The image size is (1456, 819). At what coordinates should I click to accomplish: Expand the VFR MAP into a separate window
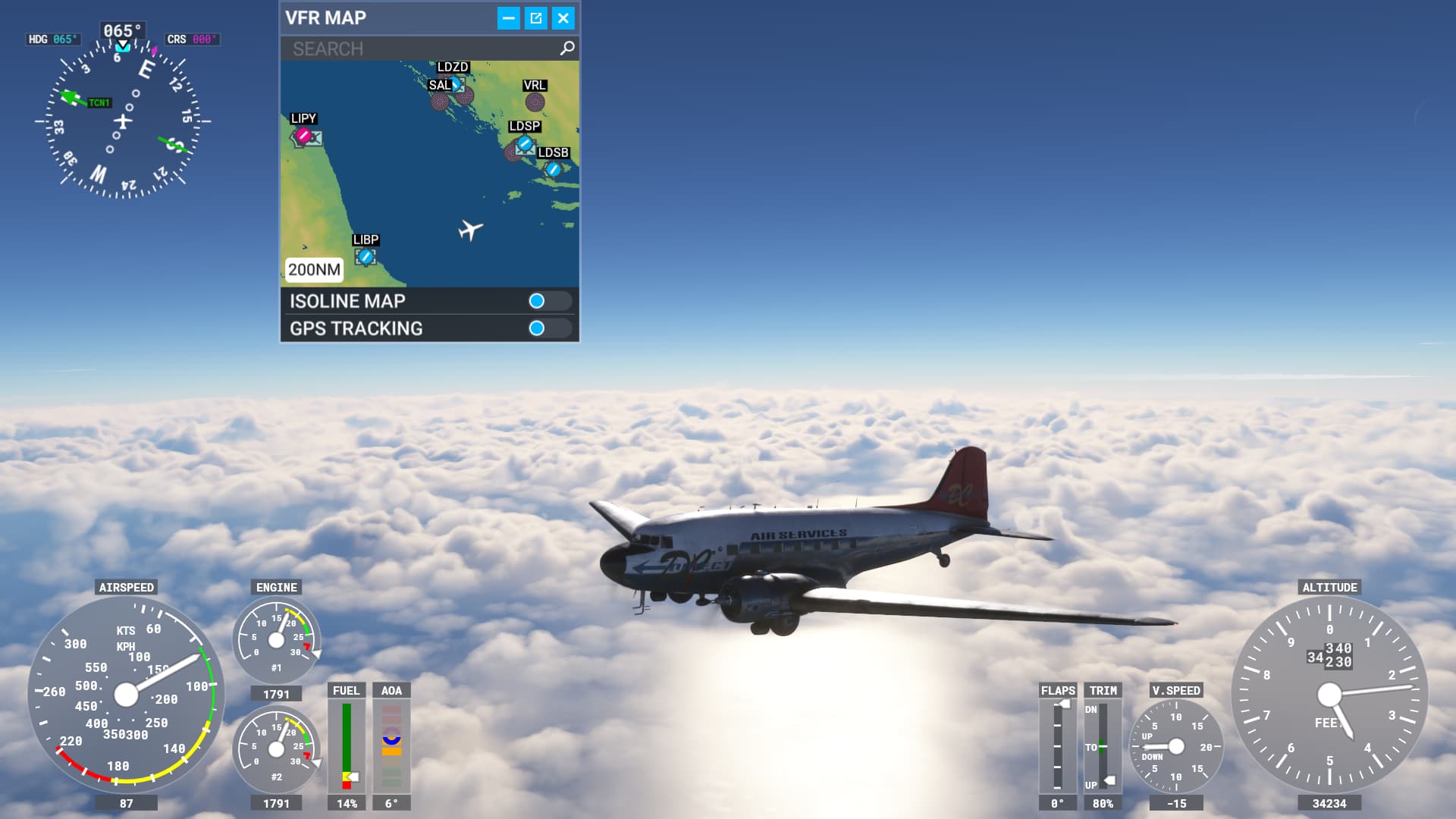coord(536,17)
